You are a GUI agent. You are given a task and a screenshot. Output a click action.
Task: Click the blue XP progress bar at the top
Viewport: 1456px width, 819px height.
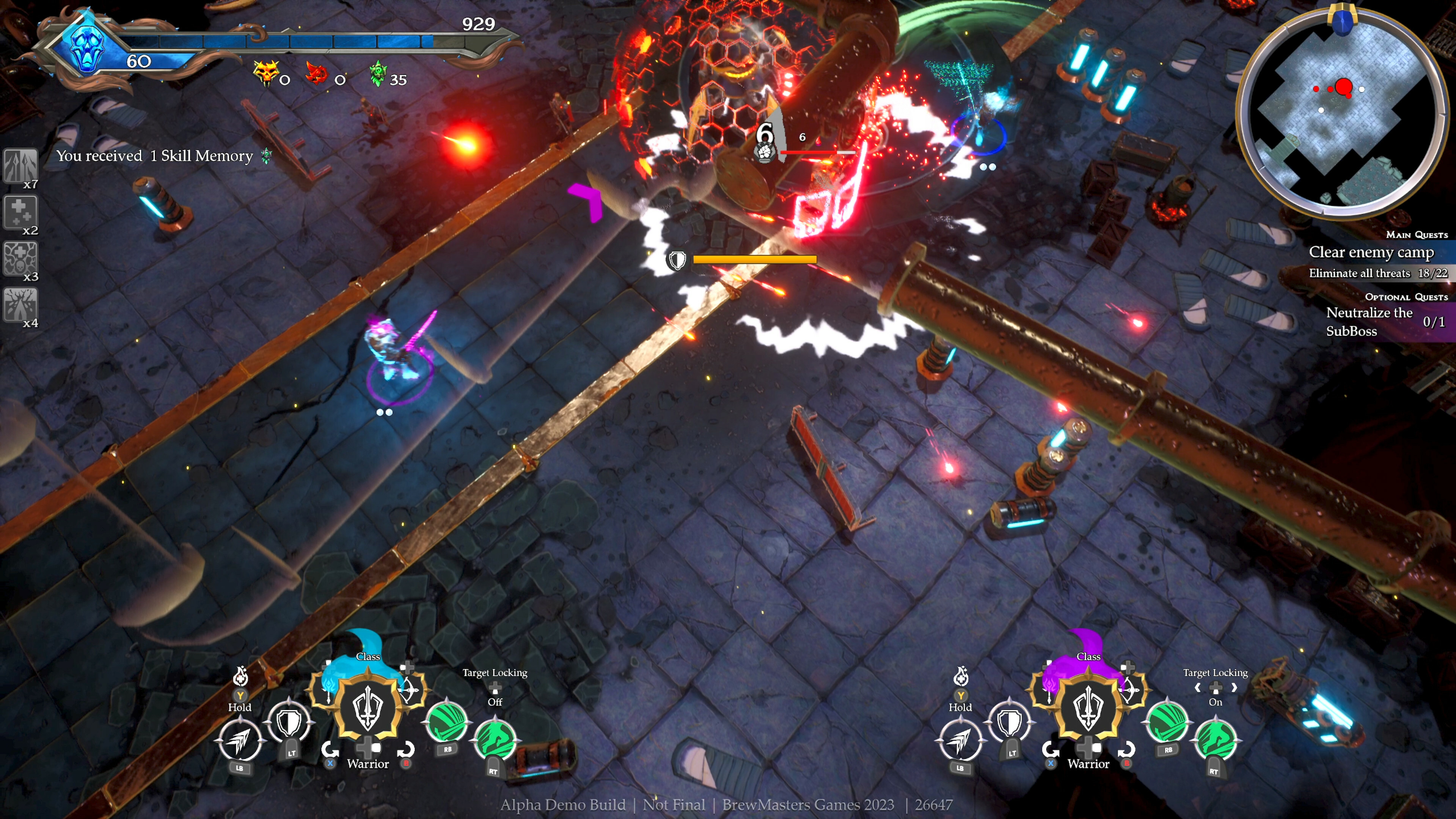point(283,42)
